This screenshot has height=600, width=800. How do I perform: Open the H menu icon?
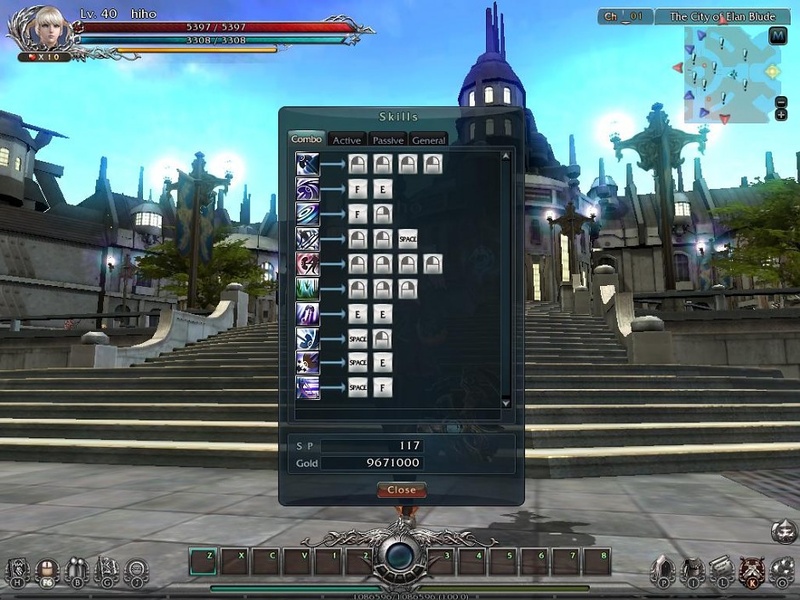[17, 570]
